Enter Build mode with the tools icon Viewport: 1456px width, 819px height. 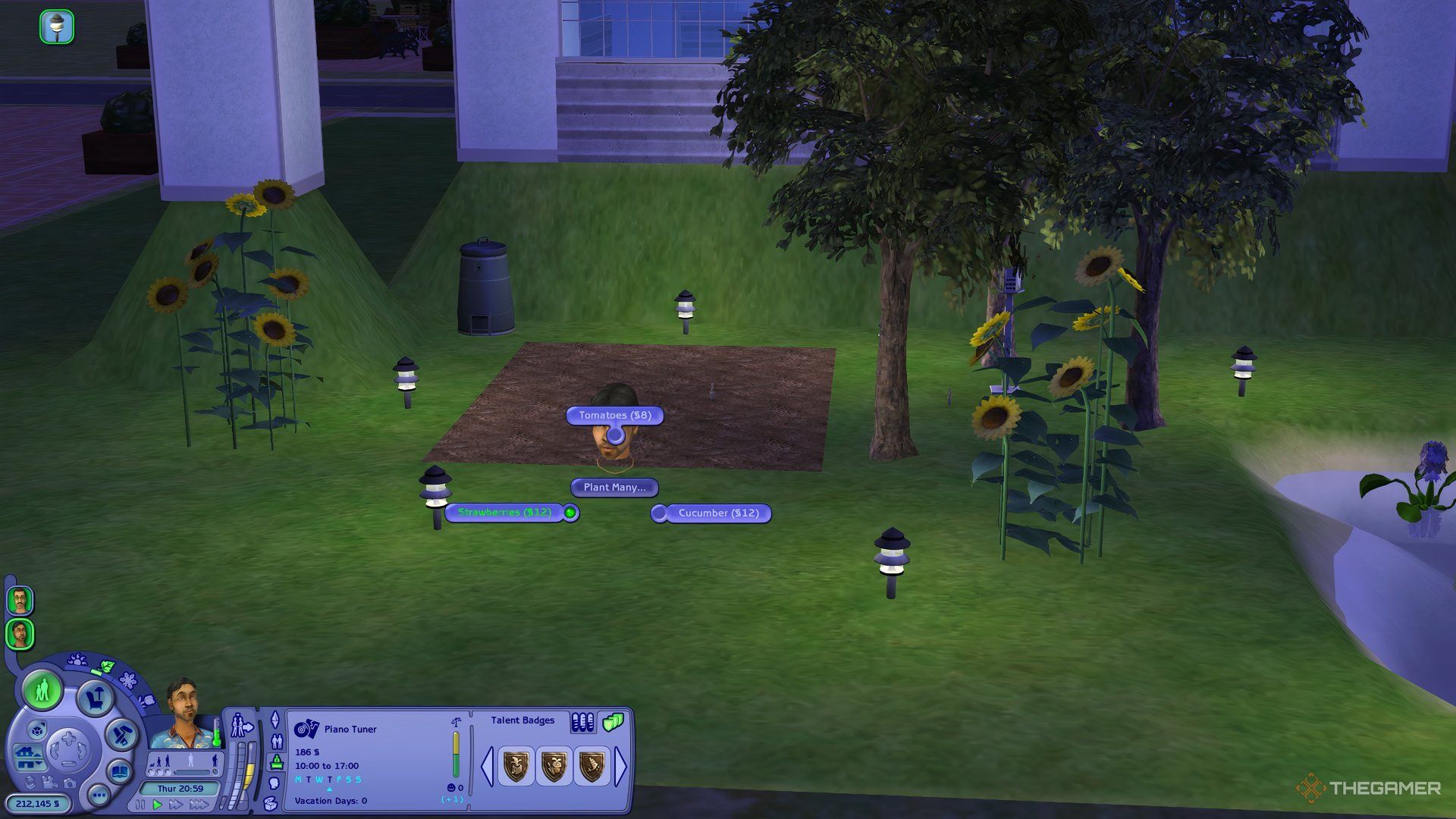[121, 734]
